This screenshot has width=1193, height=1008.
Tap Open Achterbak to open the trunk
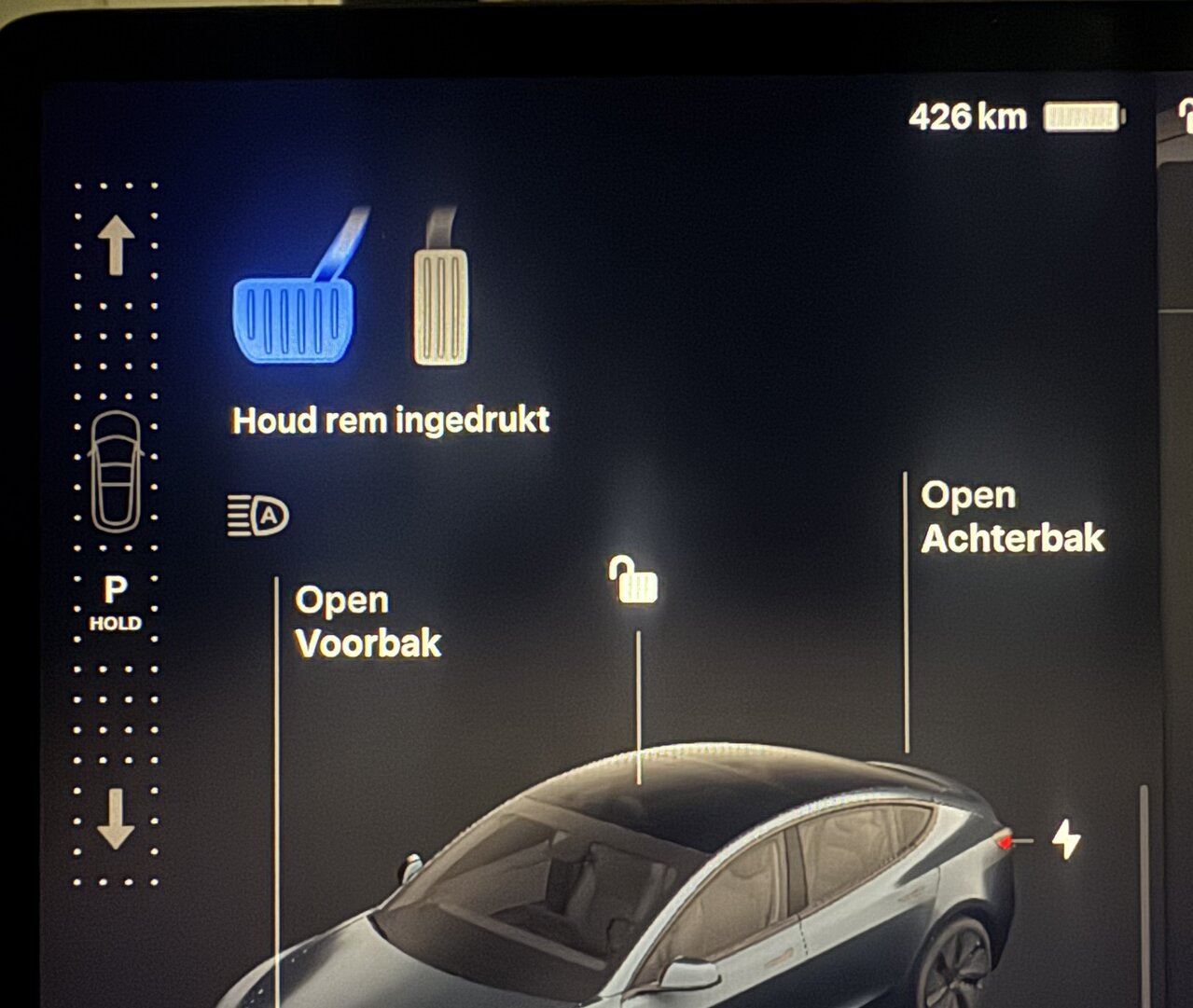[x=1011, y=517]
